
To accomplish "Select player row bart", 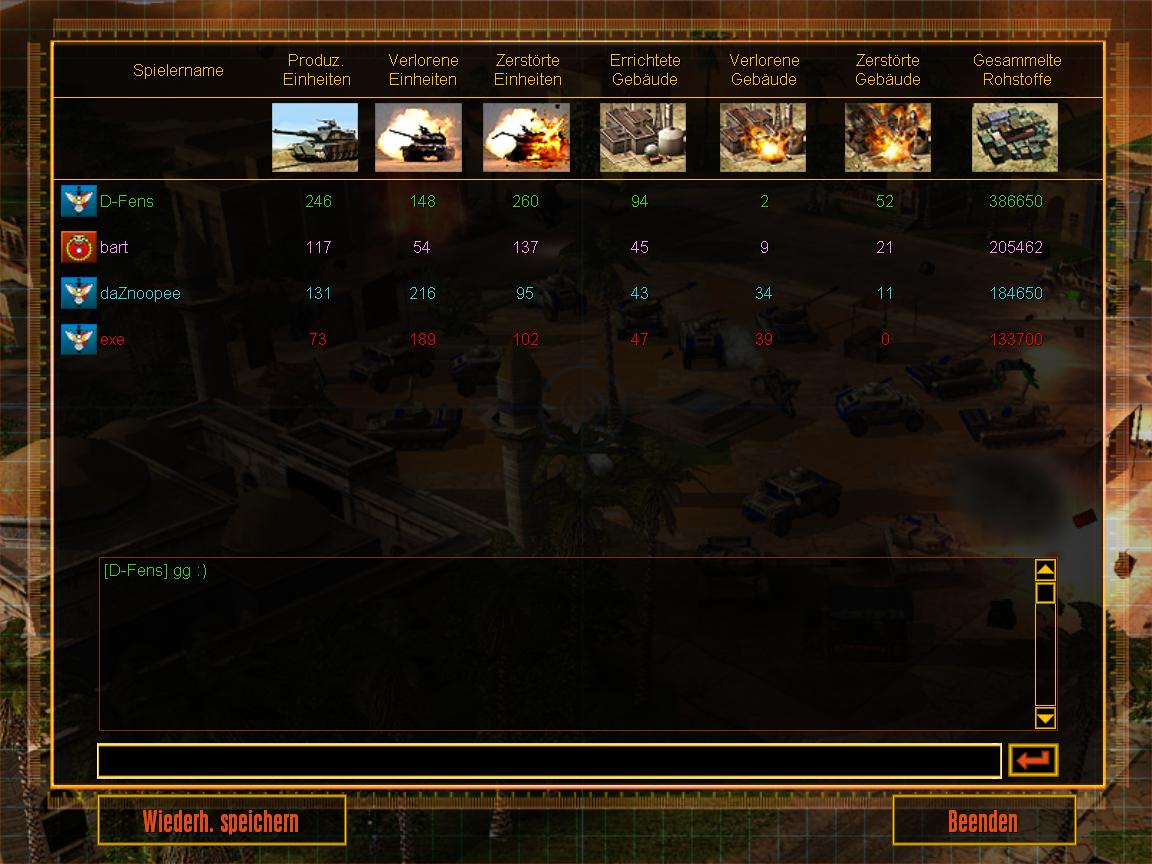I will (114, 247).
